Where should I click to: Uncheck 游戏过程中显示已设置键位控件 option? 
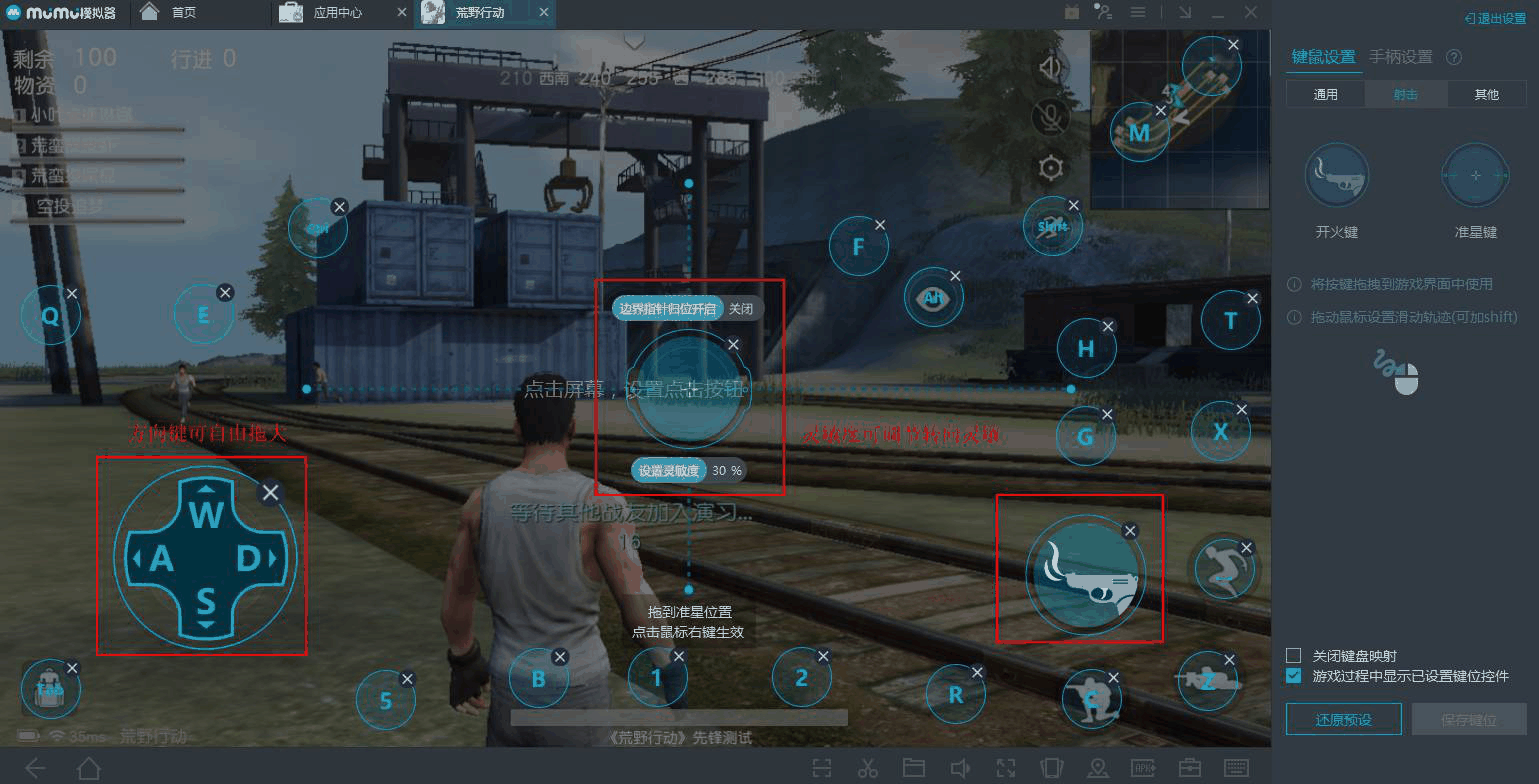coord(1294,676)
